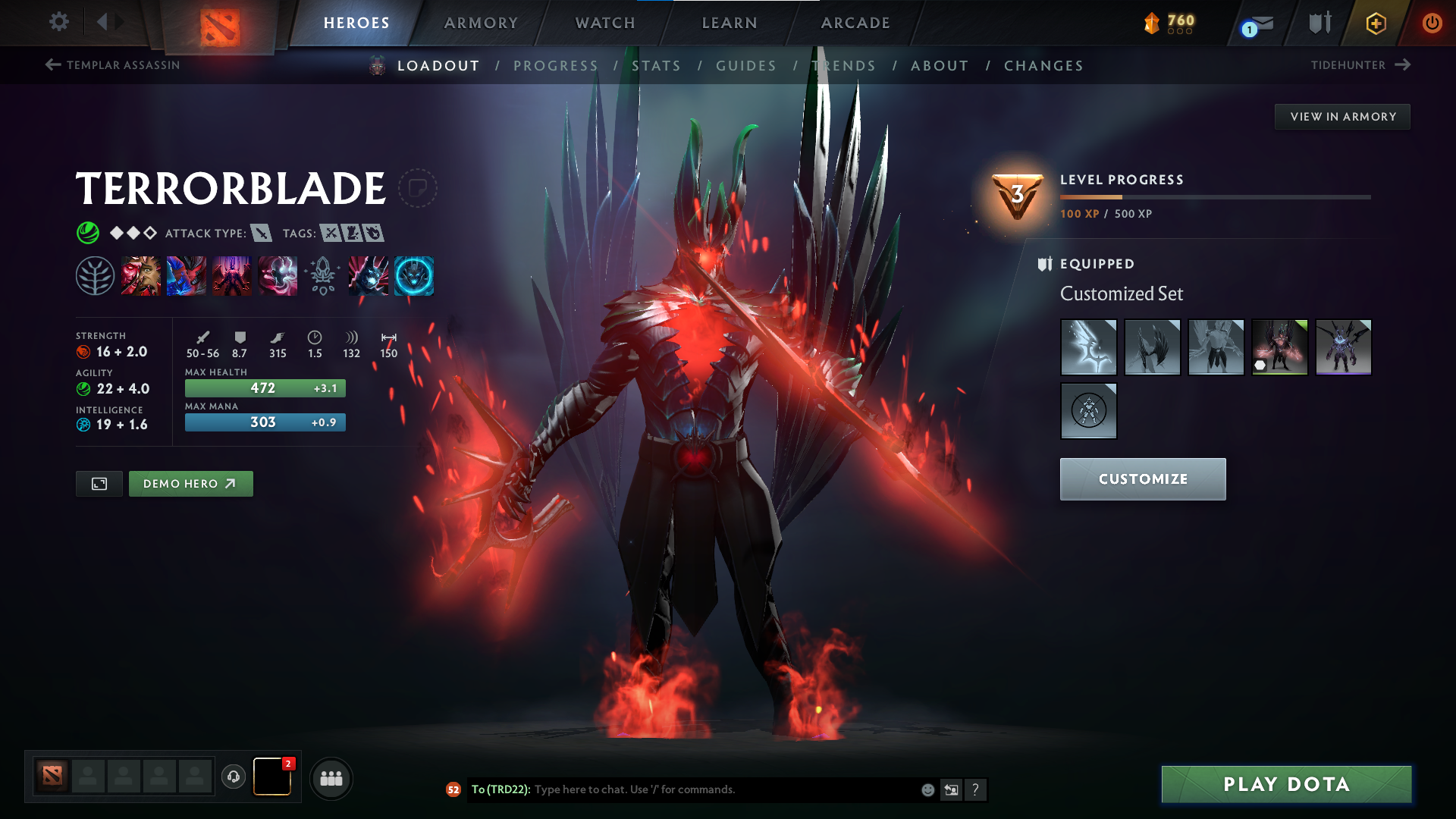
Task: Open the friends list icon bottom left
Action: pyautogui.click(x=331, y=777)
